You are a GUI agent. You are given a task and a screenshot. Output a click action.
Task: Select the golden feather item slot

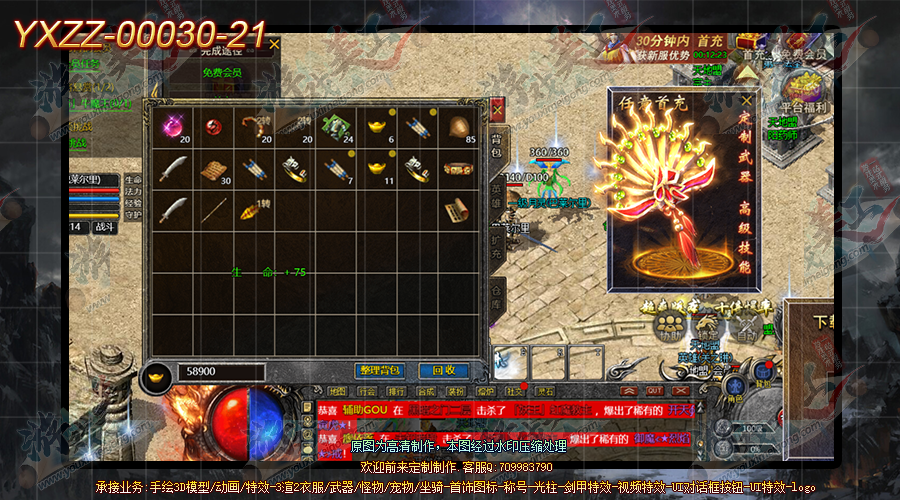(254, 210)
